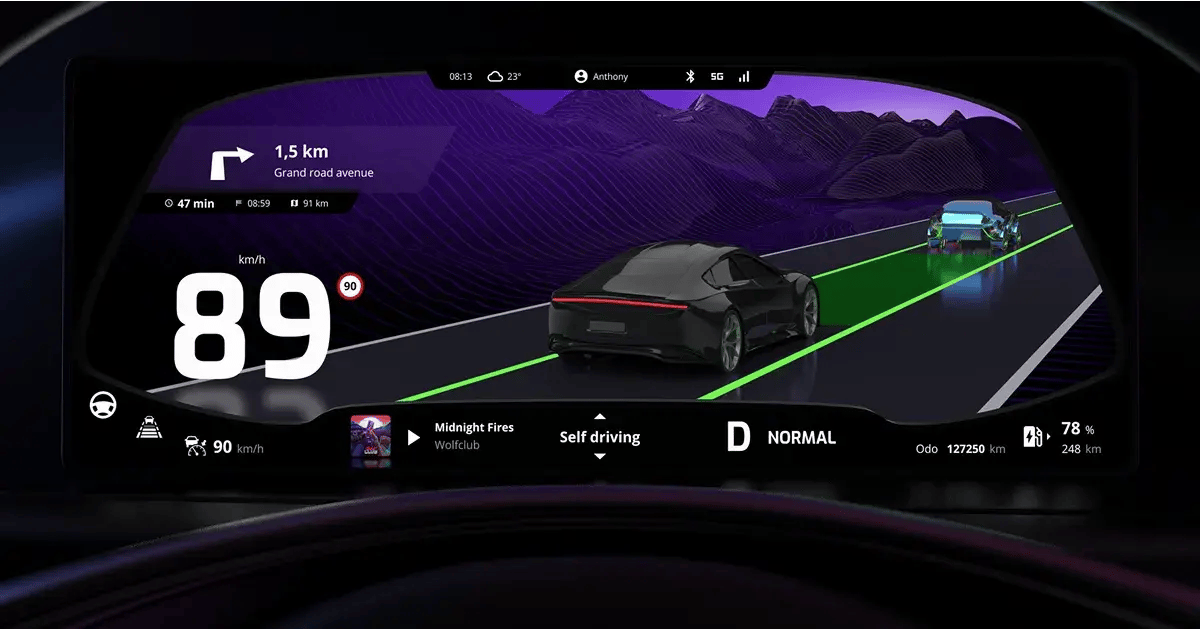Toggle the Bluetooth icon

point(689,76)
